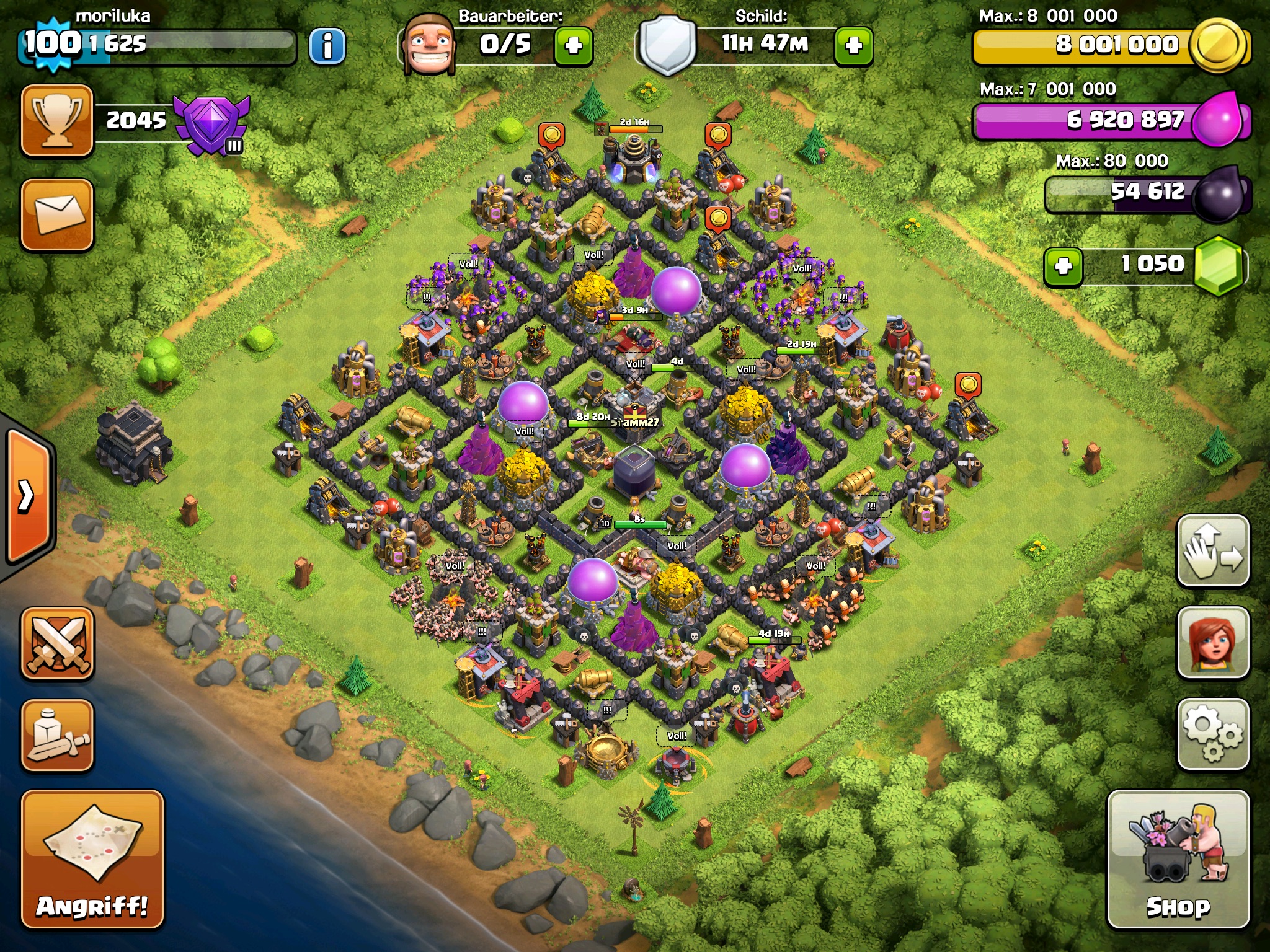Open the Angriff! attack map
Screen dimensions: 1270x952
pyautogui.click(x=92, y=859)
